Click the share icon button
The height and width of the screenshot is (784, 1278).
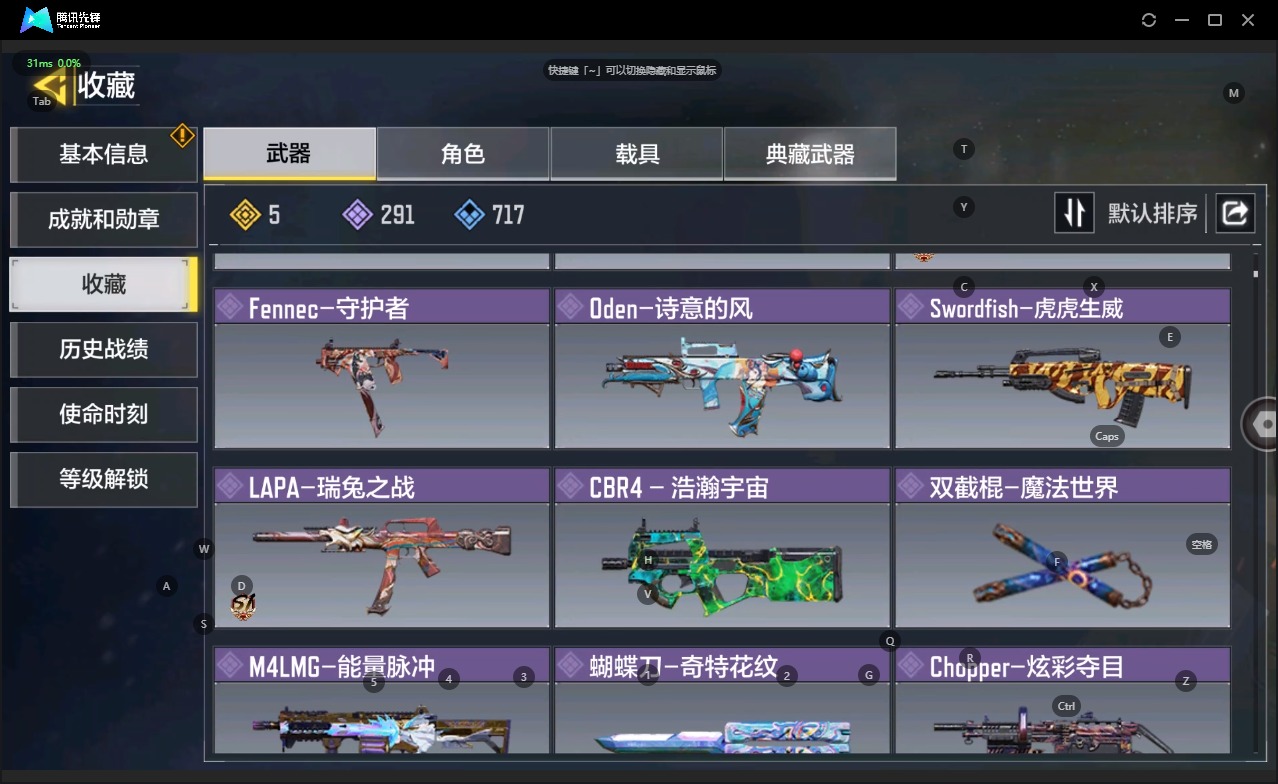click(x=1235, y=213)
